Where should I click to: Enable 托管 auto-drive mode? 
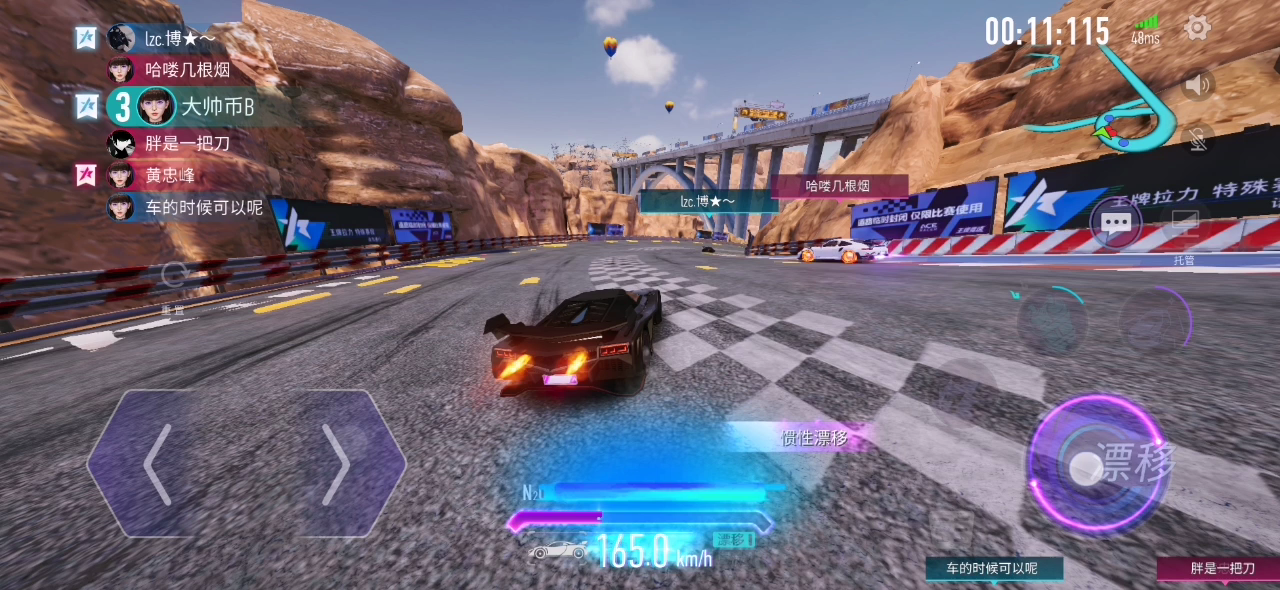1185,232
